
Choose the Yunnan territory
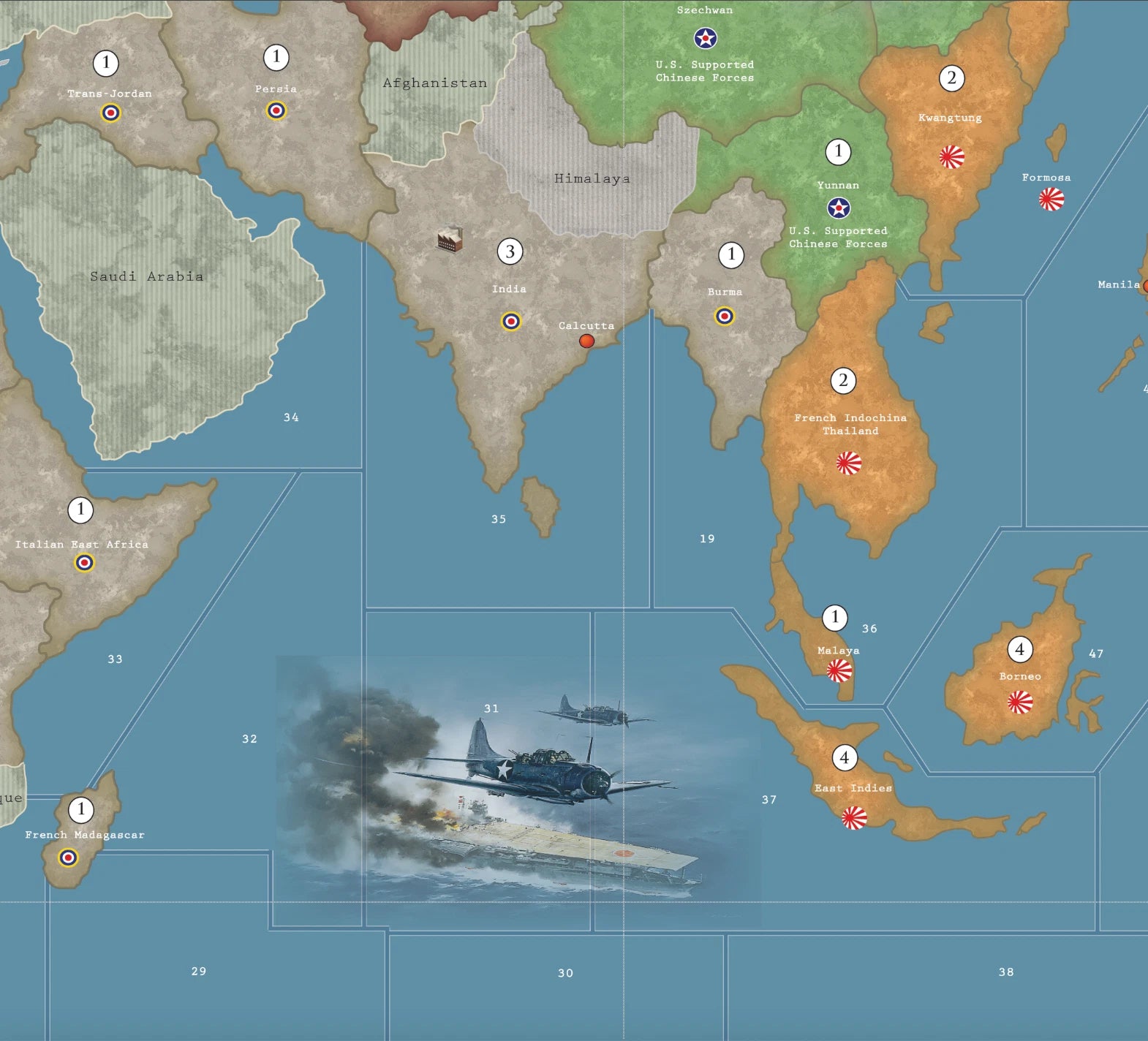point(838,186)
